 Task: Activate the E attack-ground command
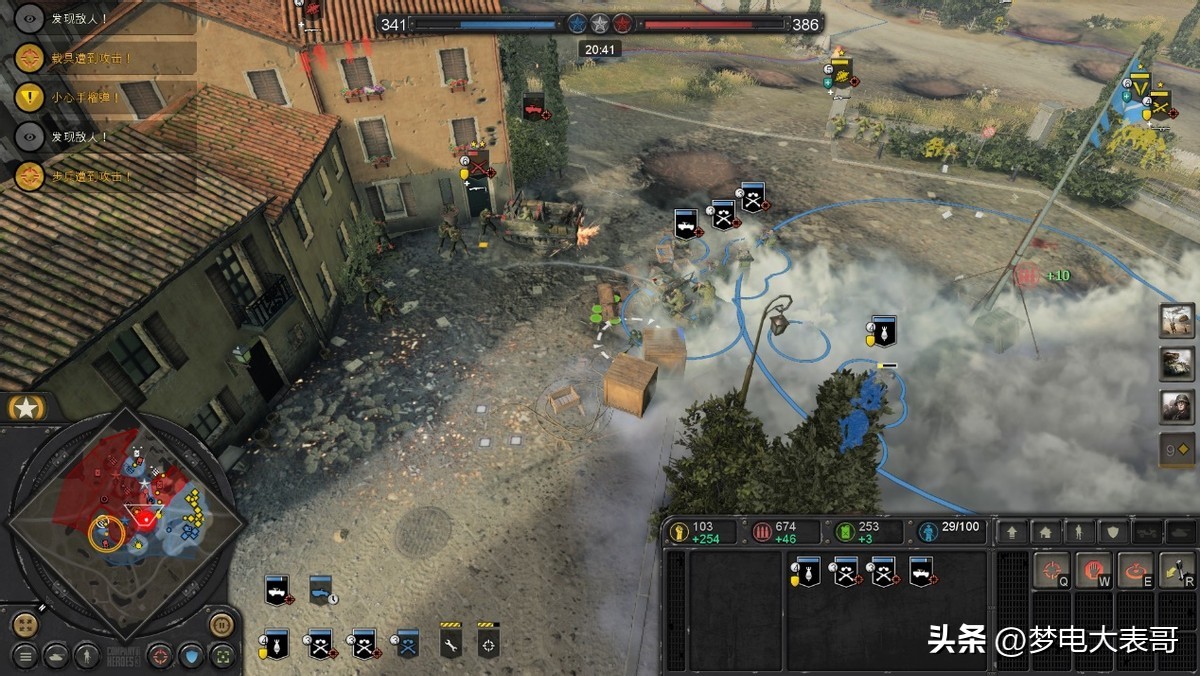pos(1135,571)
